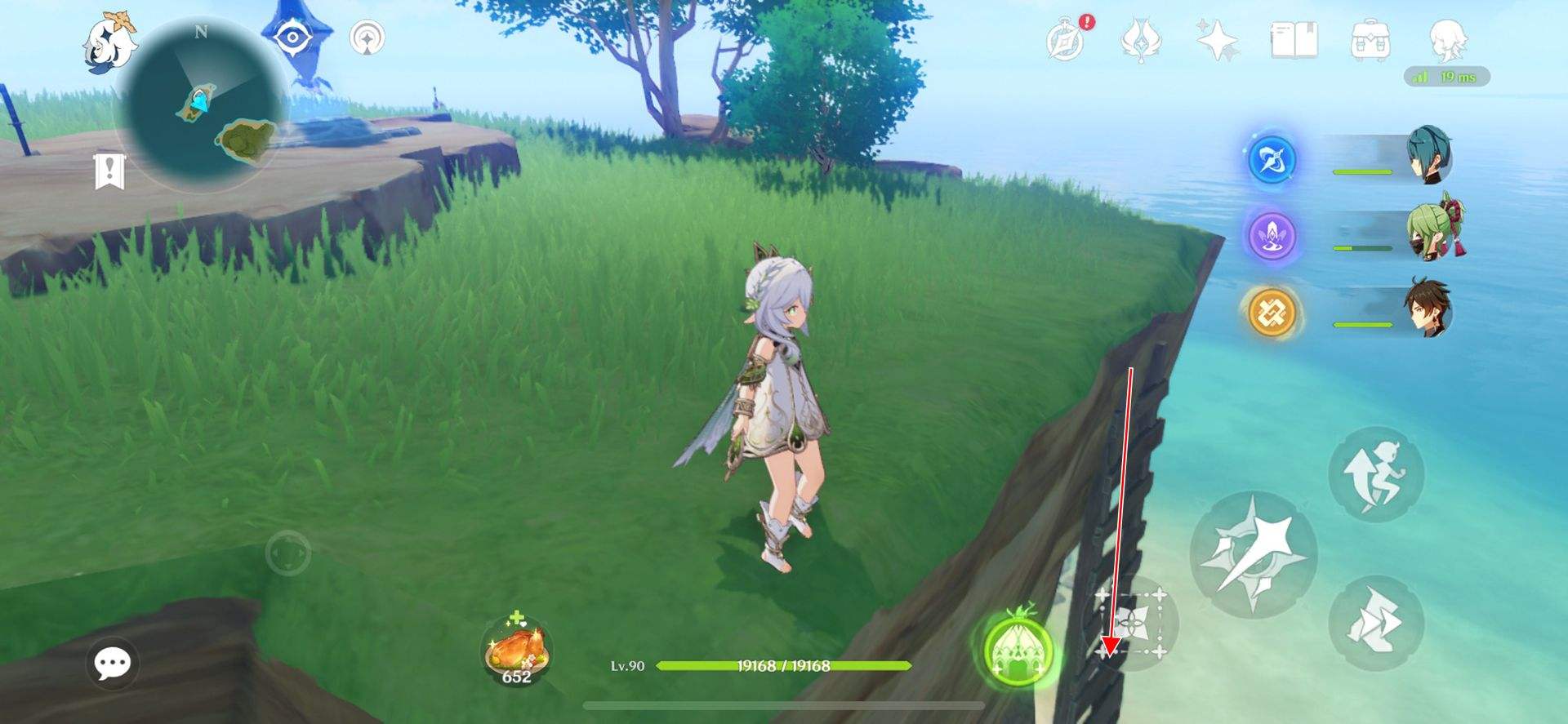This screenshot has height=724, width=1568.
Task: Tap the blue burst icon of the first teammate
Action: point(1272,160)
